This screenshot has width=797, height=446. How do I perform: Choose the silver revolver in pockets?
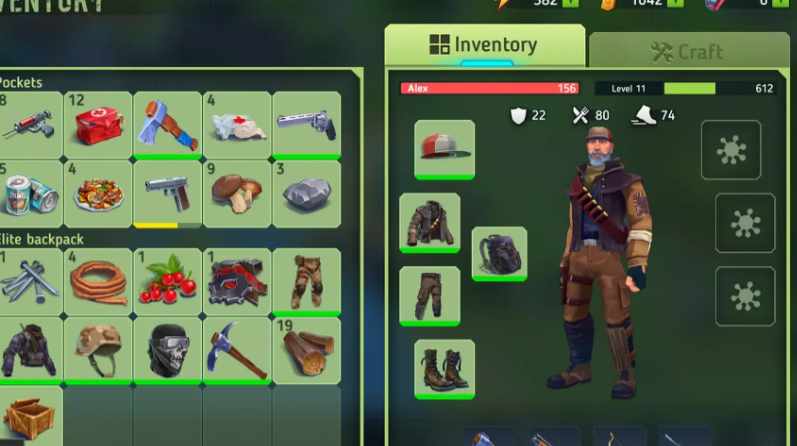coord(306,124)
